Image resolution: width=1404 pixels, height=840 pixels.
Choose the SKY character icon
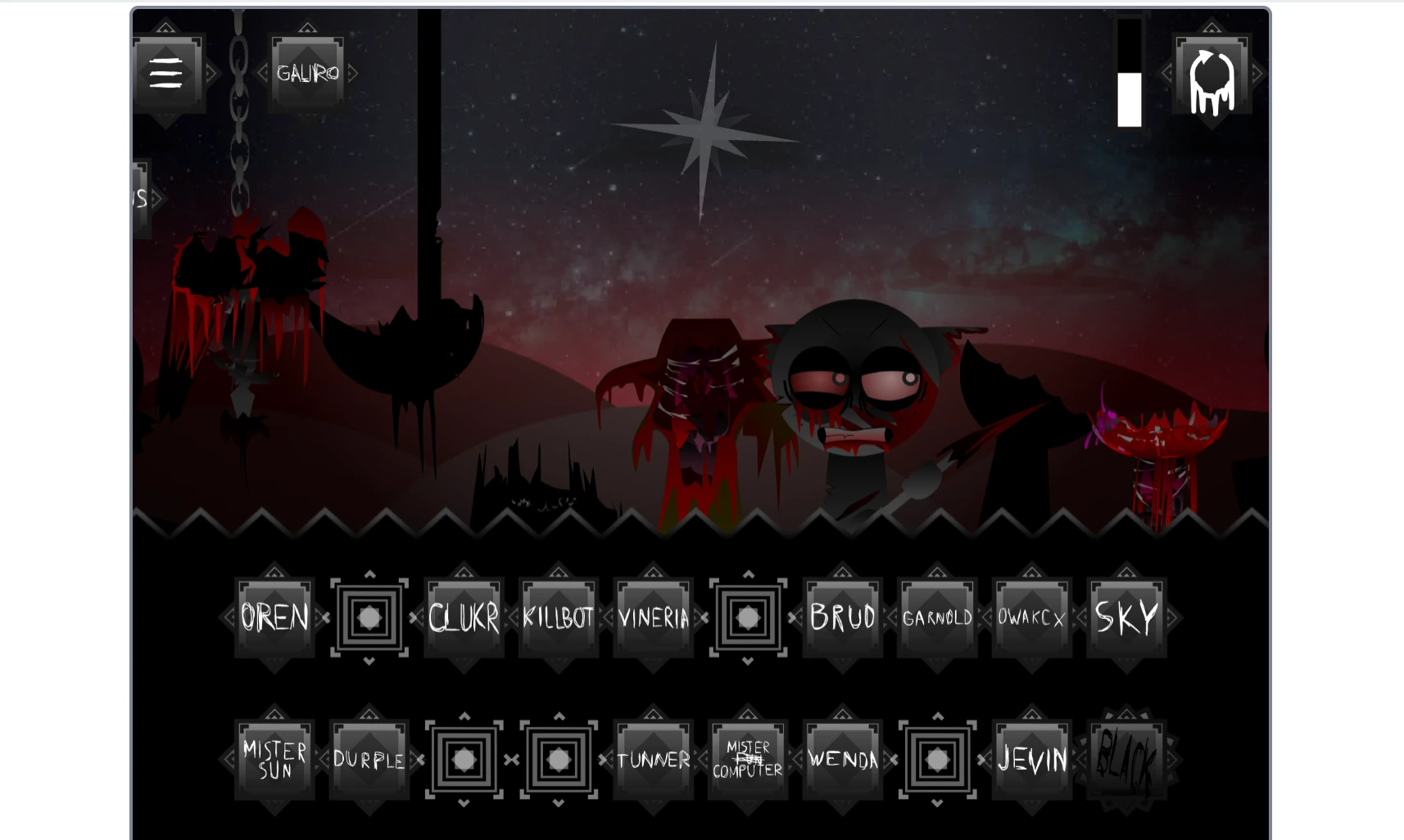point(1126,618)
